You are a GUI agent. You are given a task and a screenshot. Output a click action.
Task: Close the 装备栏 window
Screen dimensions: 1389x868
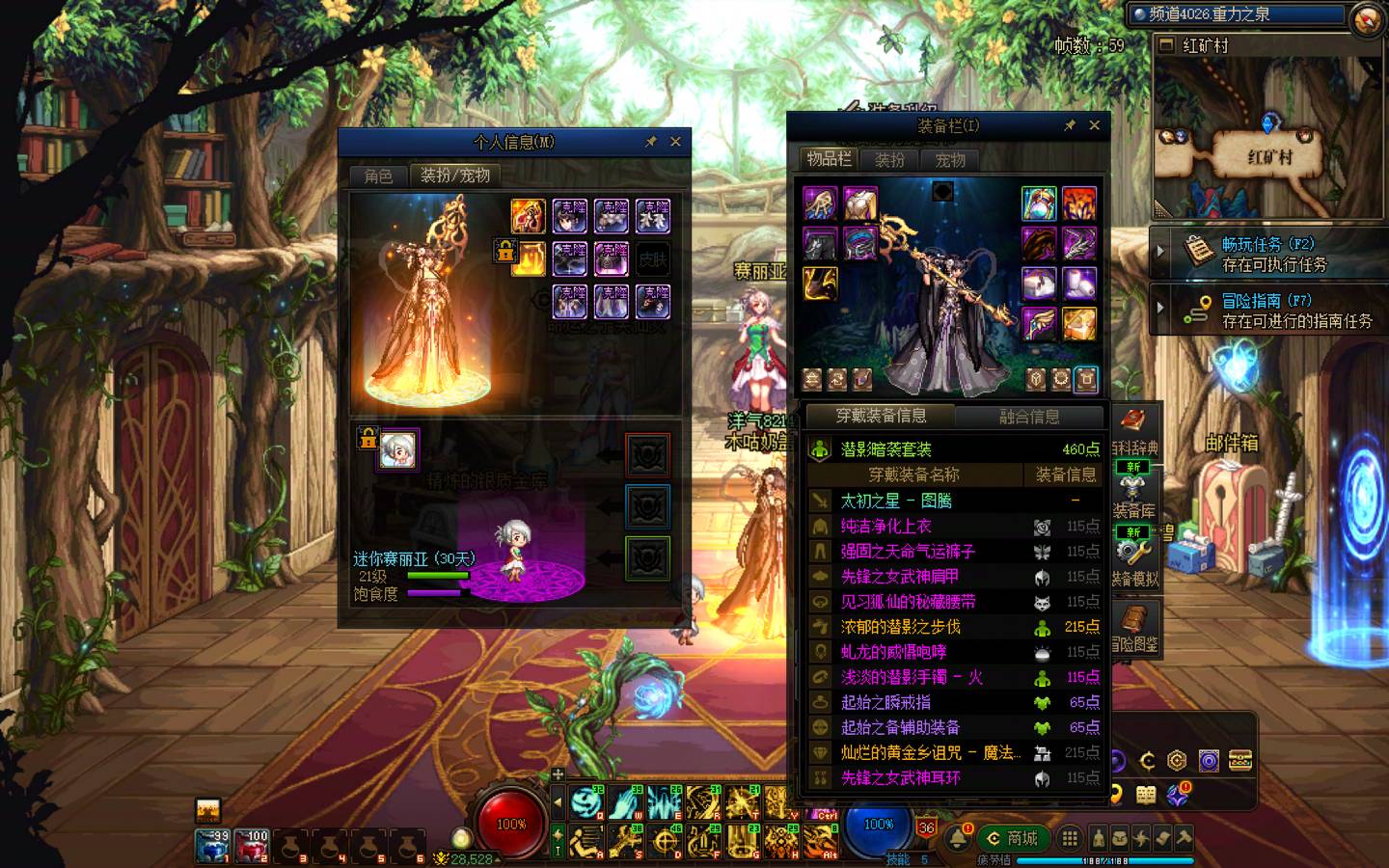[x=1094, y=125]
